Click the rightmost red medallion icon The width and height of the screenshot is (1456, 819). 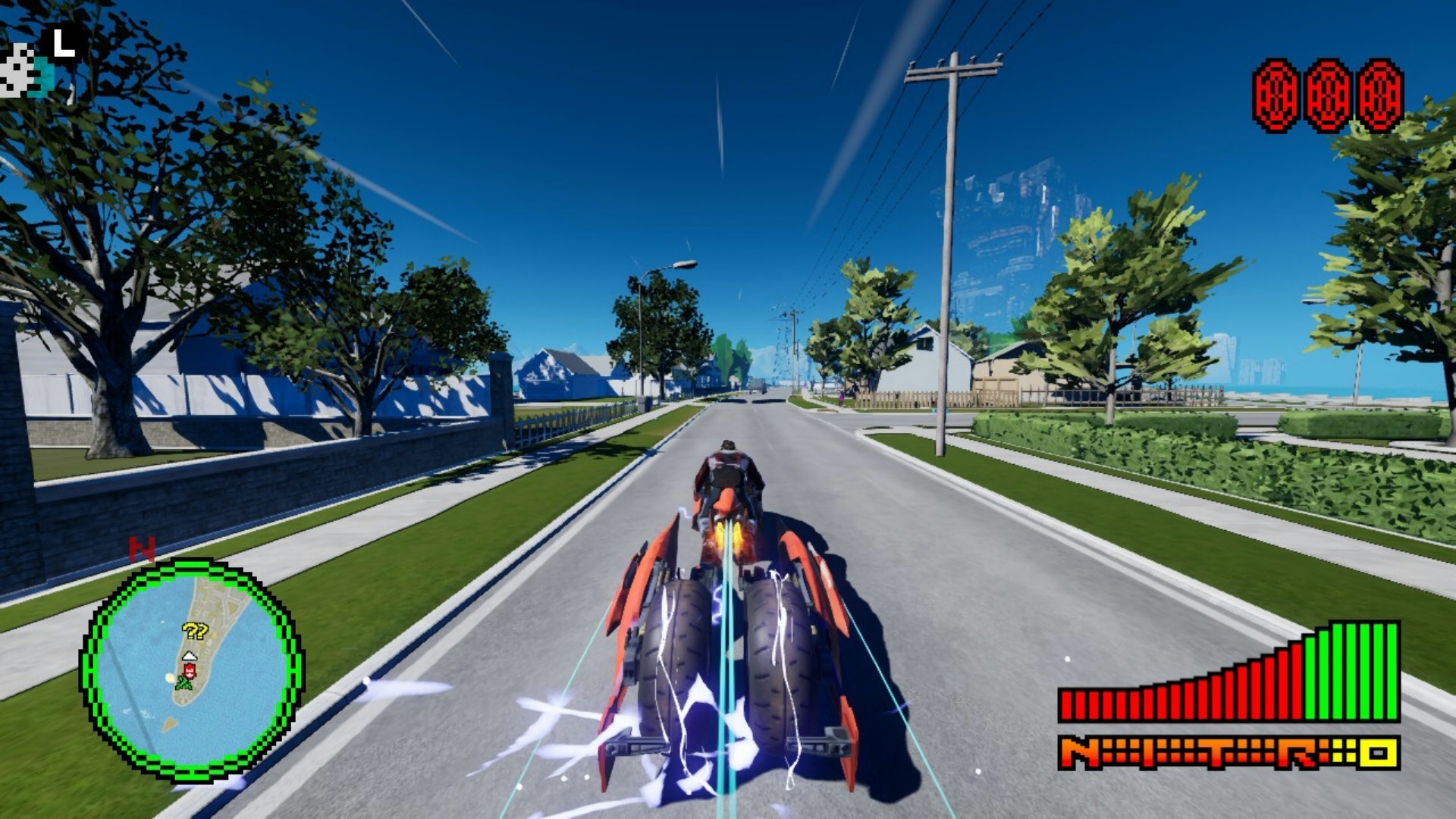click(x=1378, y=94)
